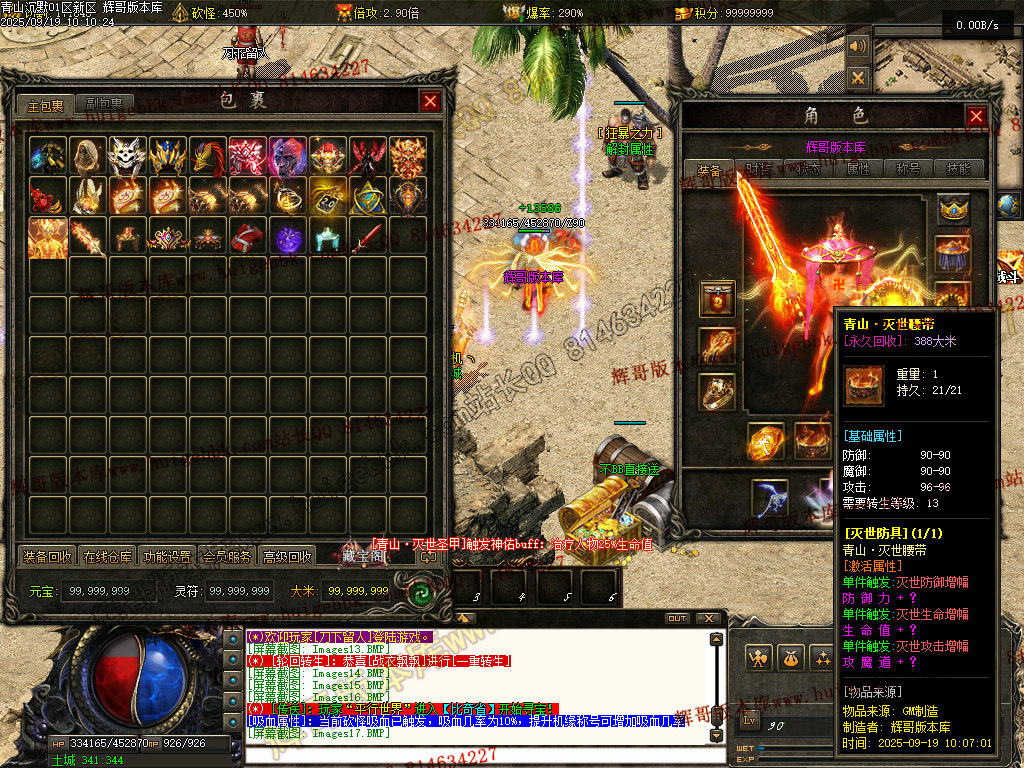Pick the red sword in the bag

(x=368, y=238)
